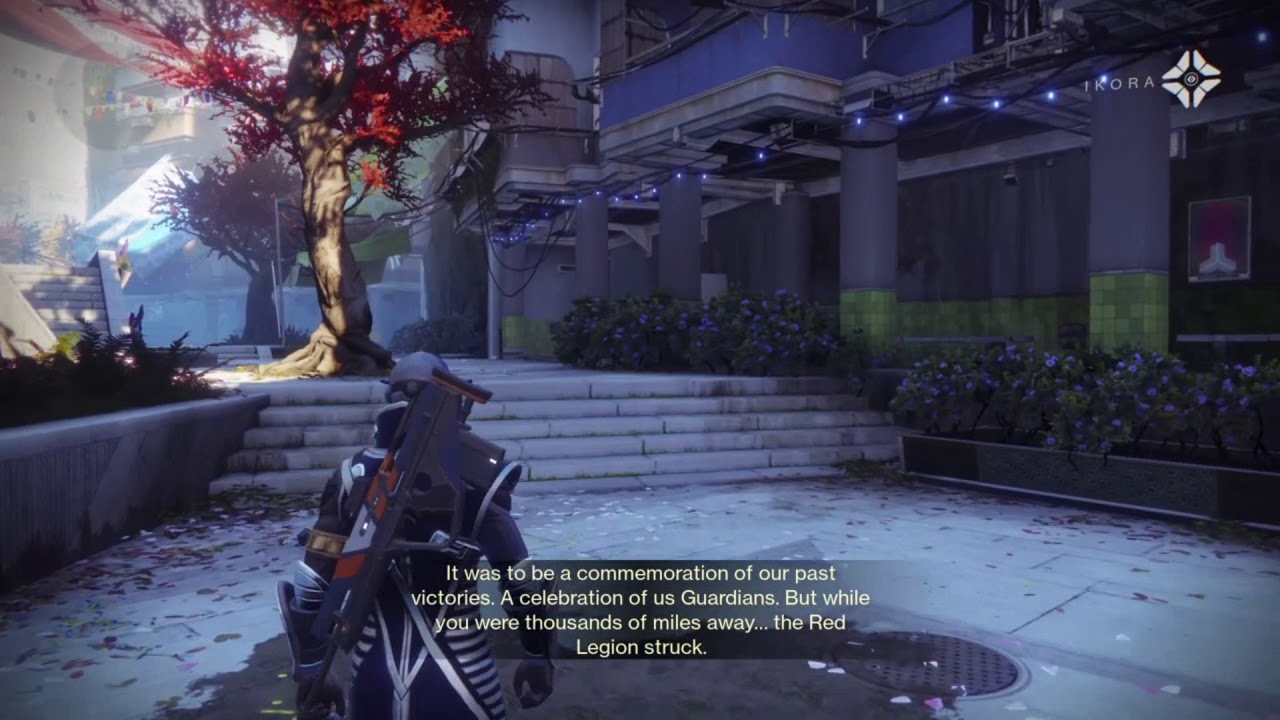Click the Ikora speaker emblem icon
This screenshot has height=720, width=1280.
[1192, 80]
